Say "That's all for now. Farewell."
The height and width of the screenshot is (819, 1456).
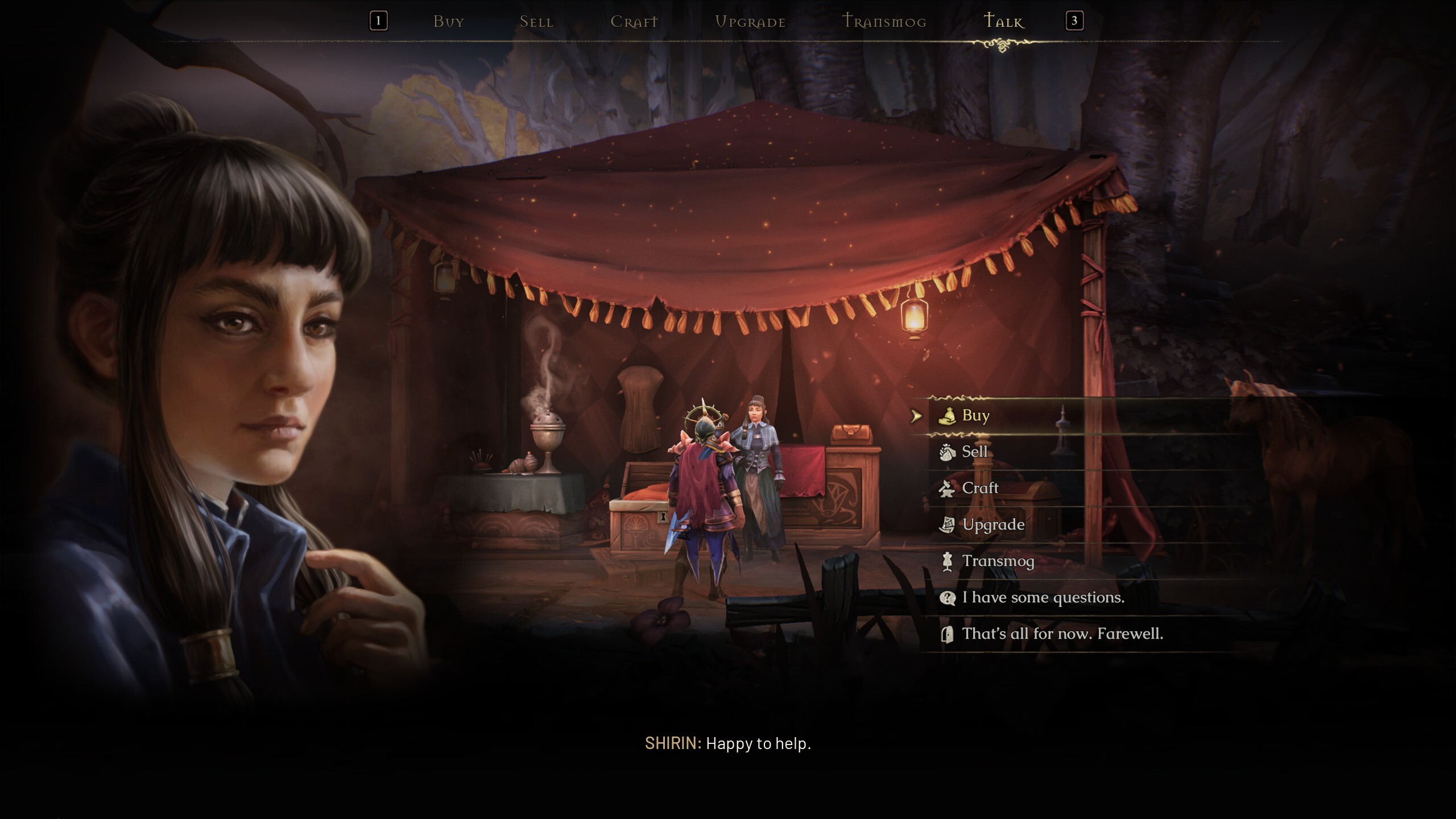point(1062,634)
